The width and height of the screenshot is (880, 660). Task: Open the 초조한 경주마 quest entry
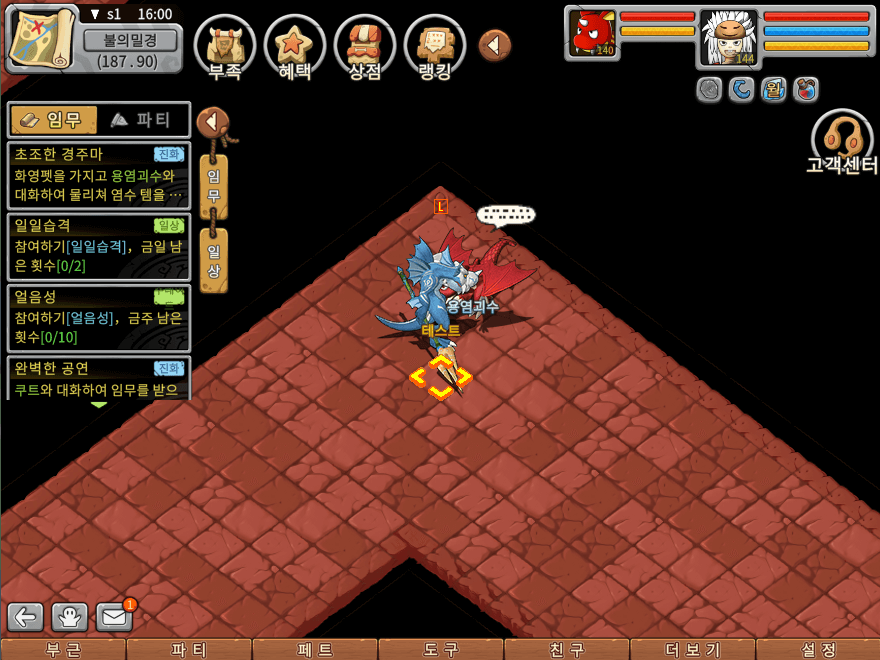pyautogui.click(x=98, y=175)
